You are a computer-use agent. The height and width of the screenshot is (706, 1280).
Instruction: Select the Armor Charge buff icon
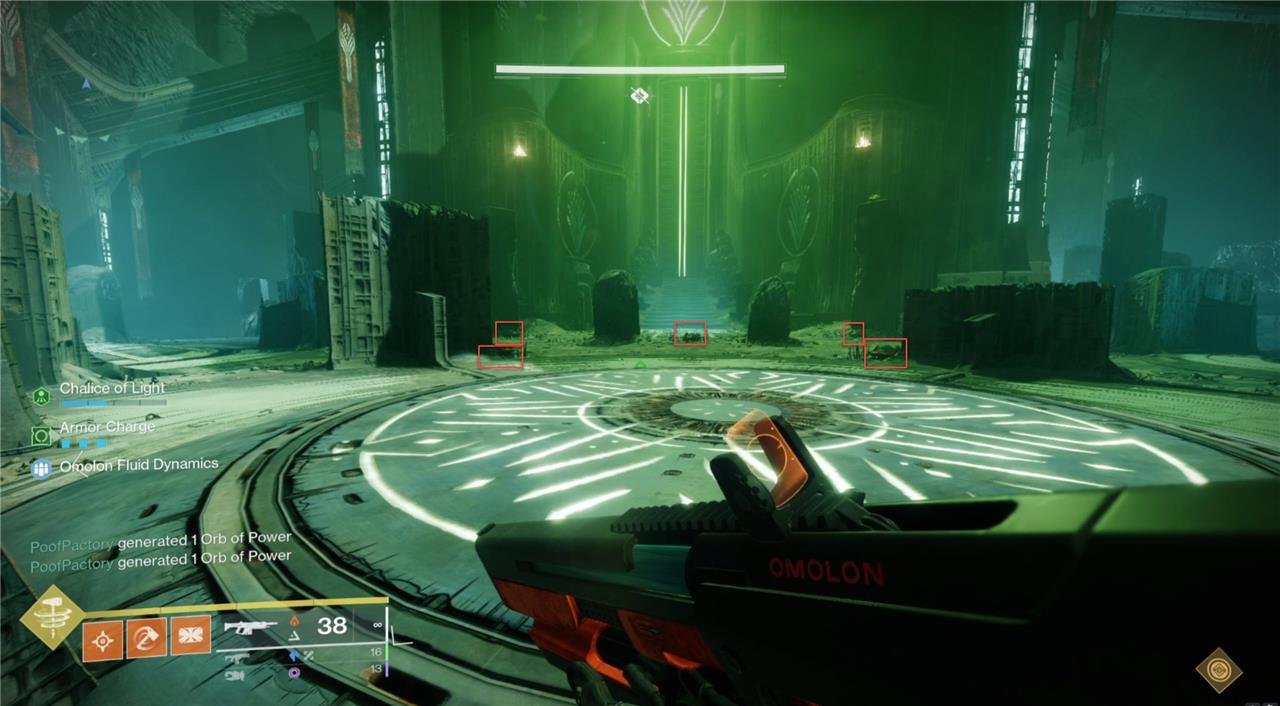41,435
